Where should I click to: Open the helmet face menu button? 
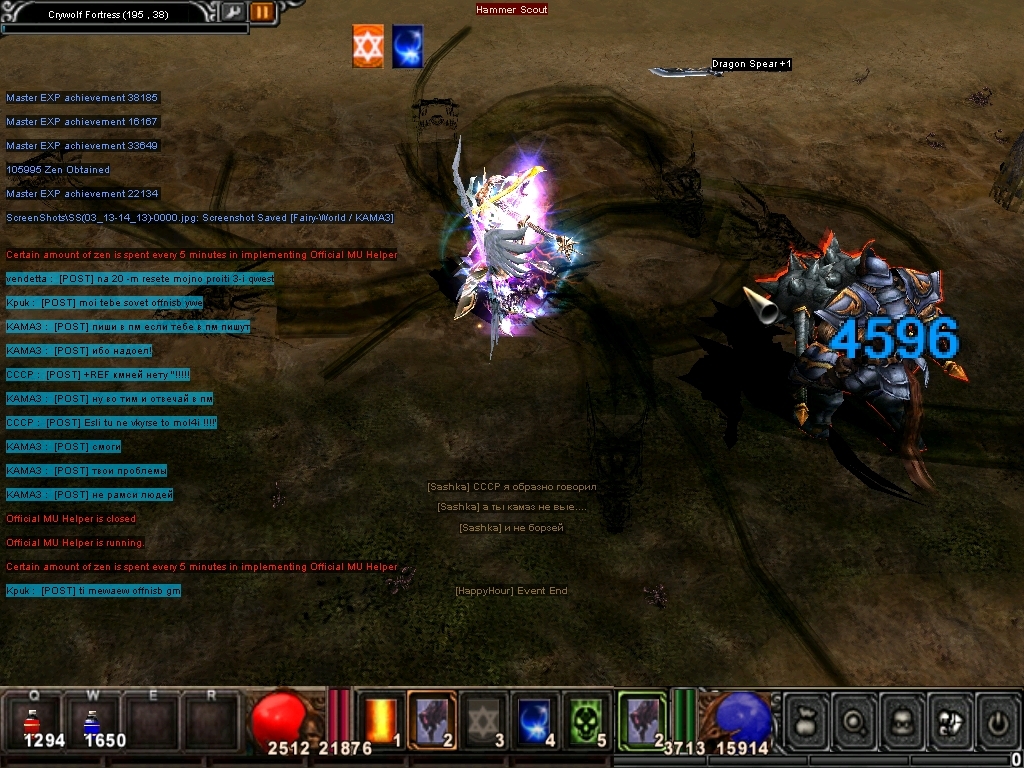[x=902, y=719]
